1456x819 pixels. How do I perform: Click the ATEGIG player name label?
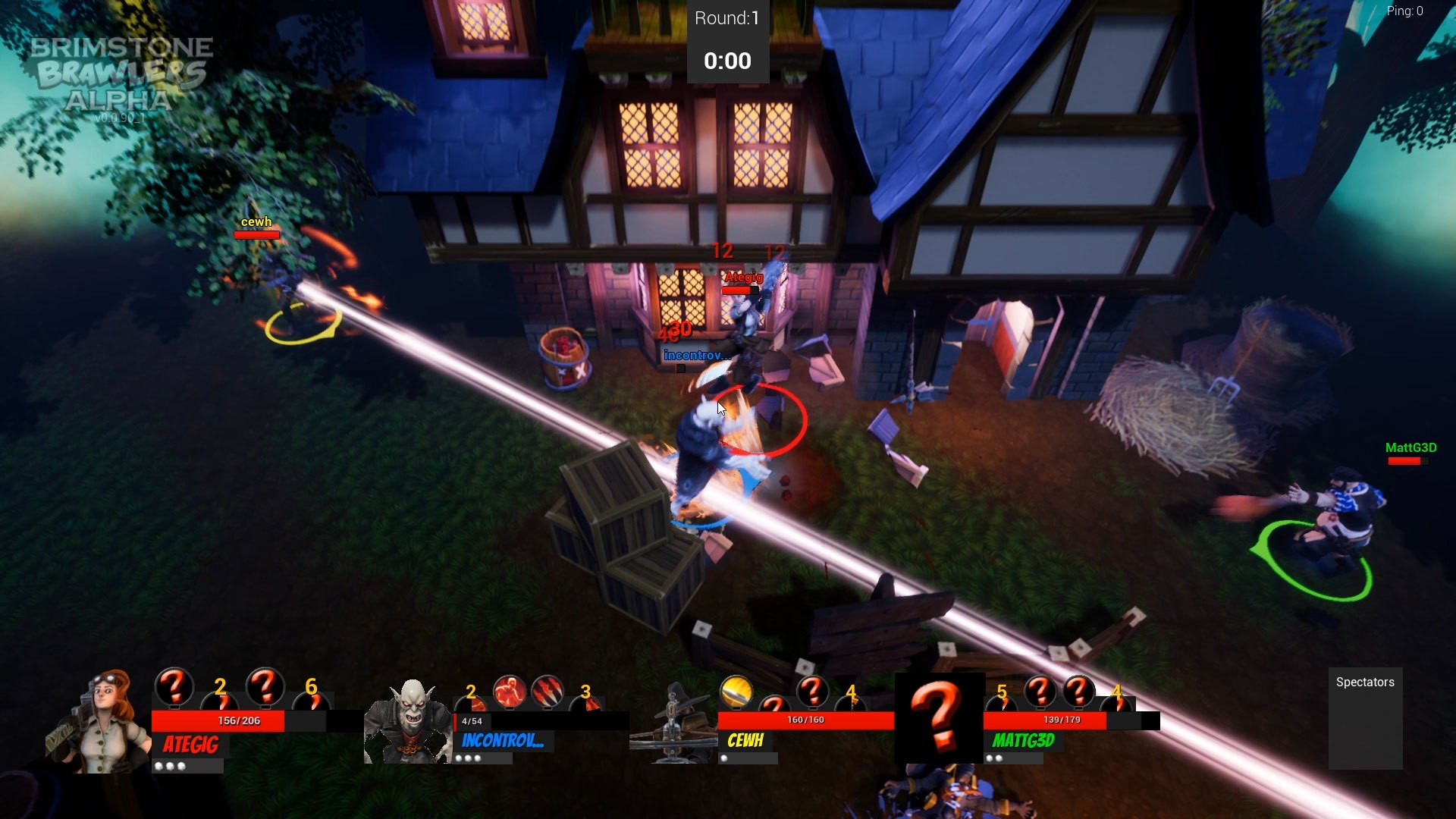coord(191,745)
